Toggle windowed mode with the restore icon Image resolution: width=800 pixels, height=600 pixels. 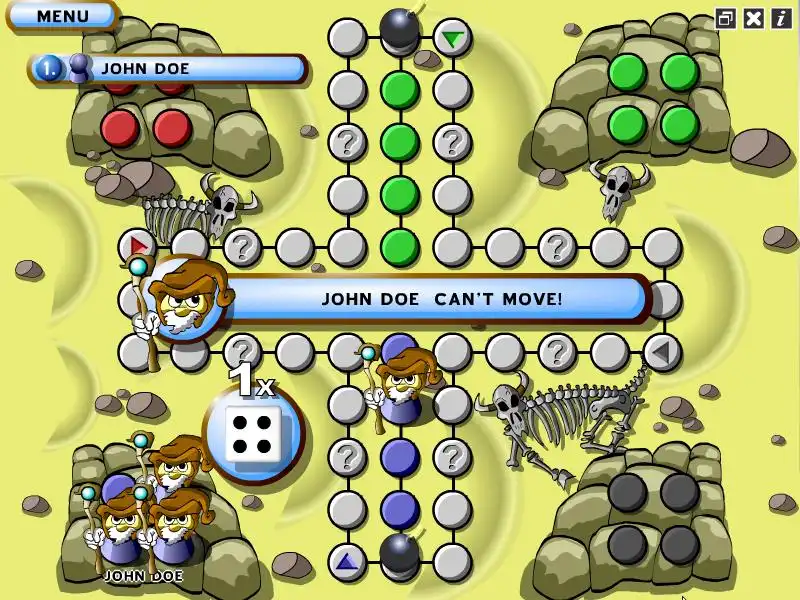tap(726, 18)
